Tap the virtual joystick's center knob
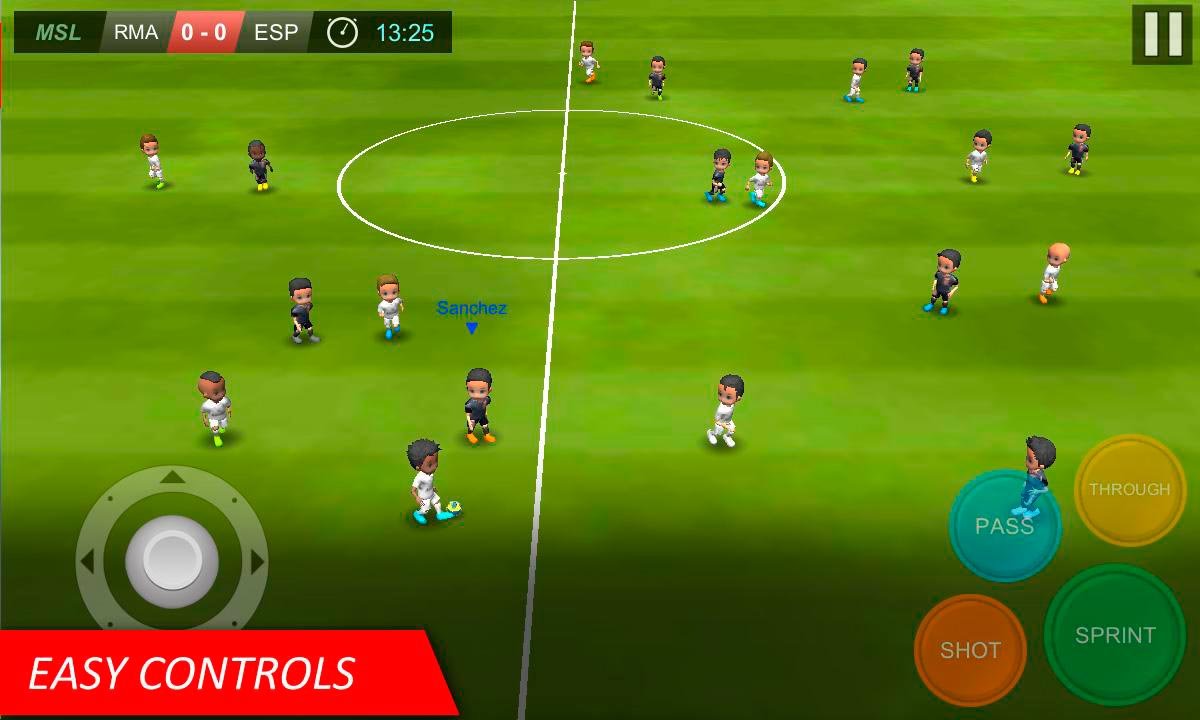1200x720 pixels. pyautogui.click(x=172, y=561)
